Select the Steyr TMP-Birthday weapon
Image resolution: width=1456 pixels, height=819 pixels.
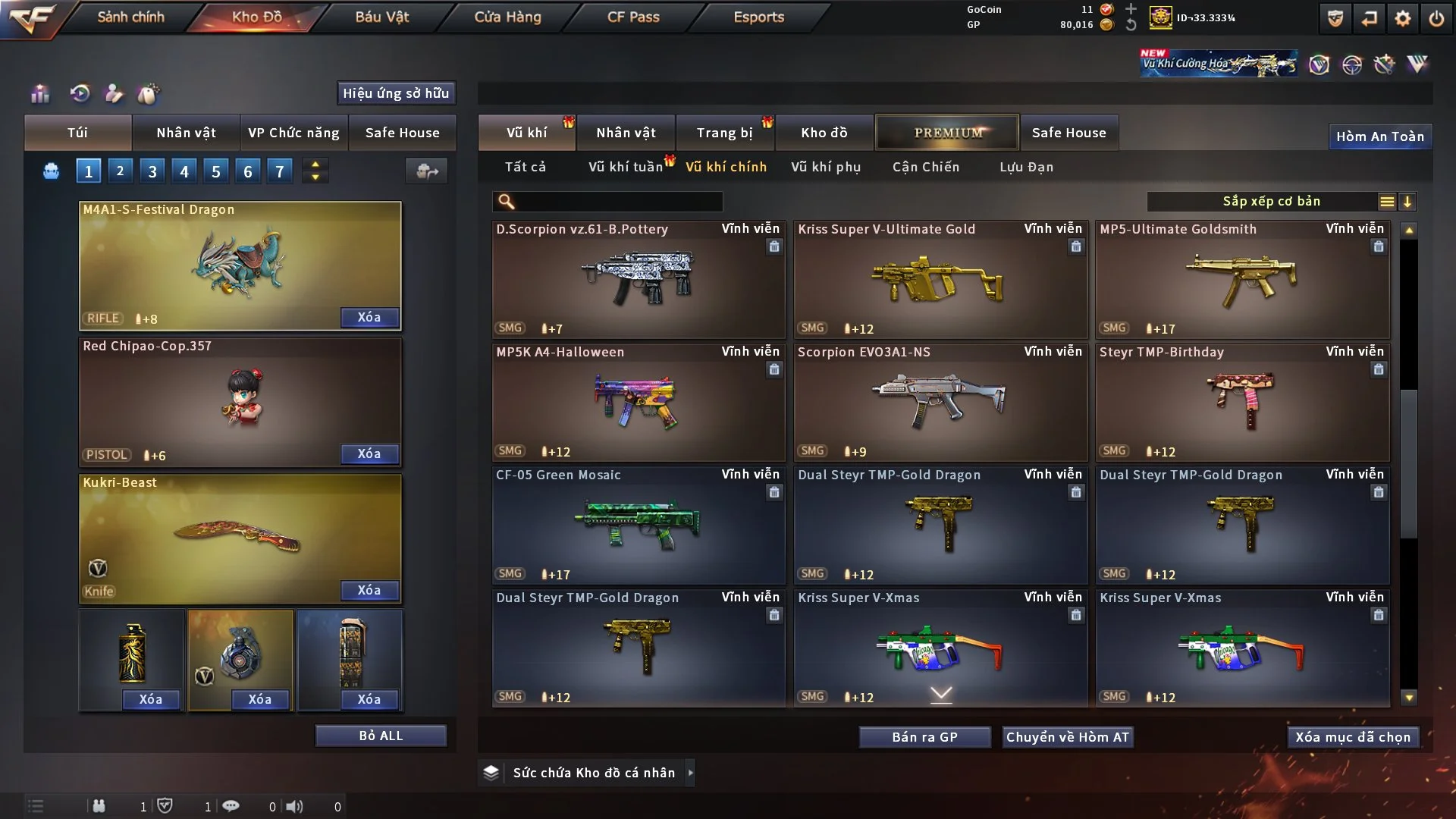pos(1241,403)
